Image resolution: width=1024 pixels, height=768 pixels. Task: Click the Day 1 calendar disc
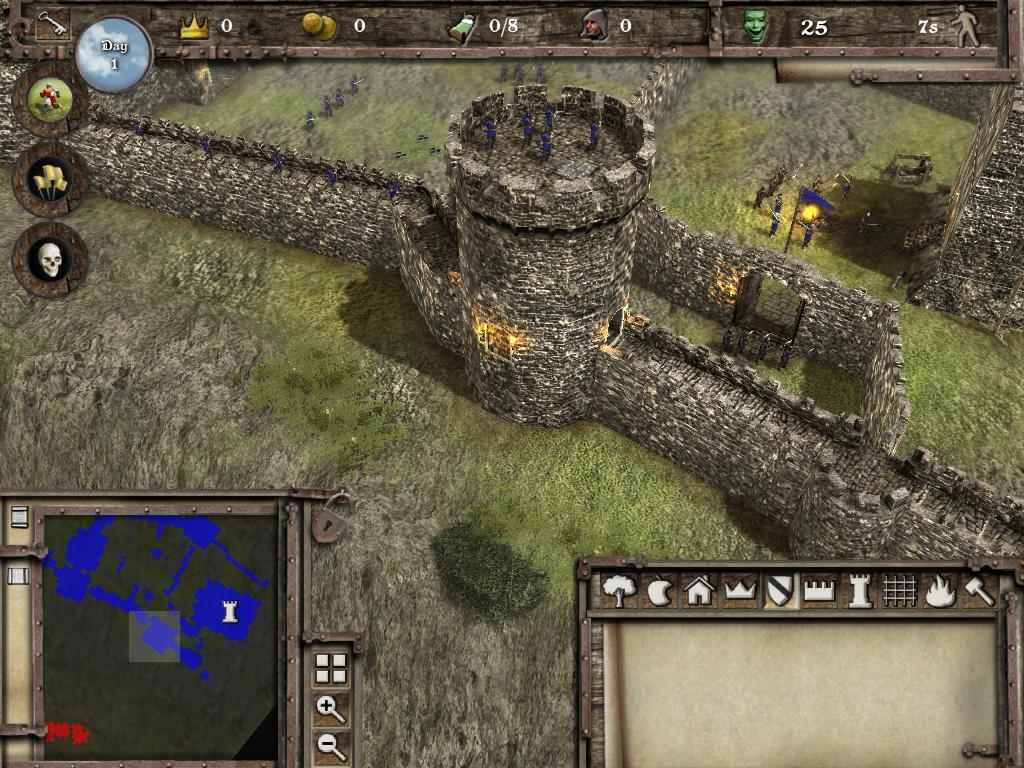coord(113,54)
